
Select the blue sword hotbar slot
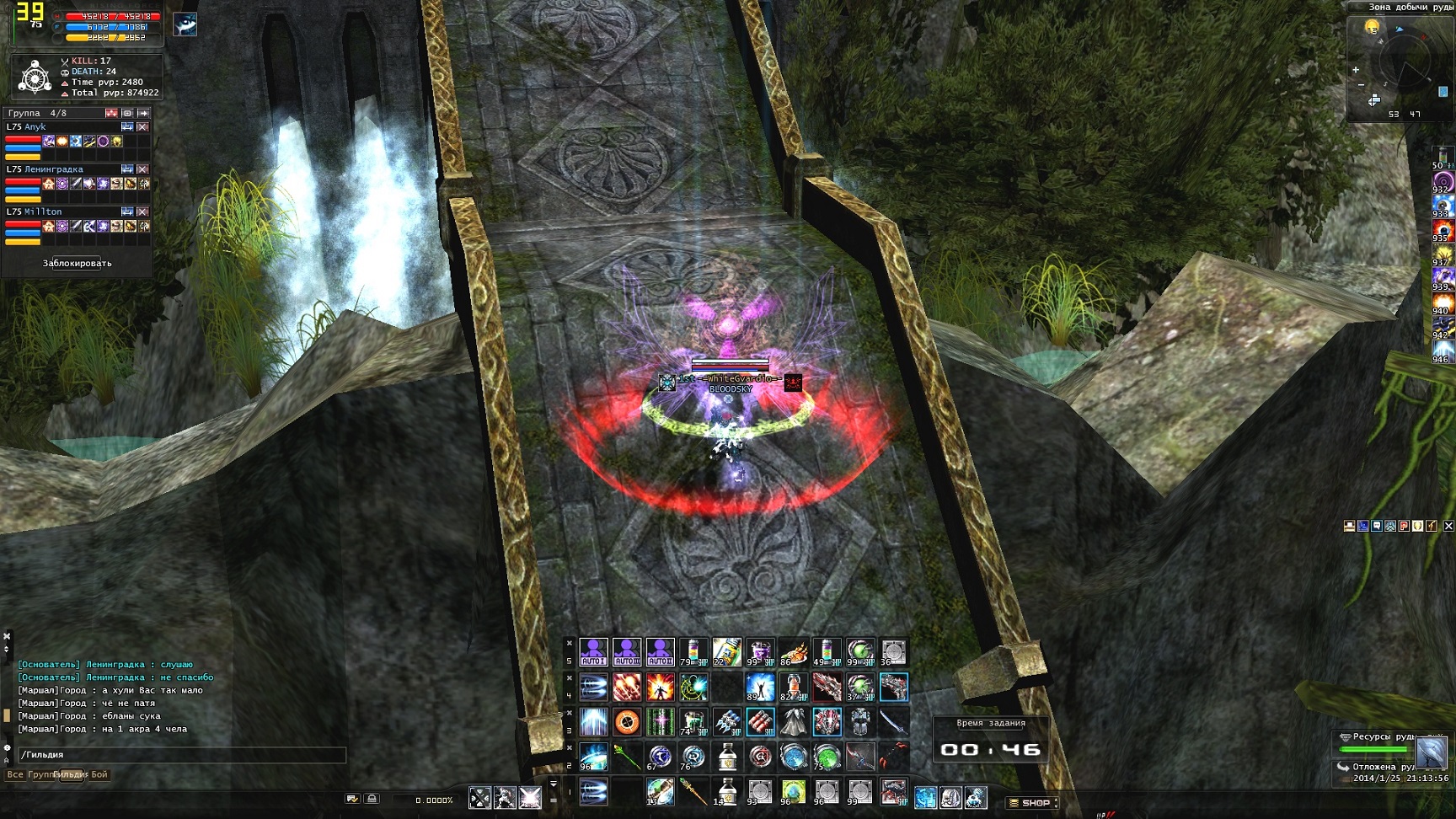point(892,722)
